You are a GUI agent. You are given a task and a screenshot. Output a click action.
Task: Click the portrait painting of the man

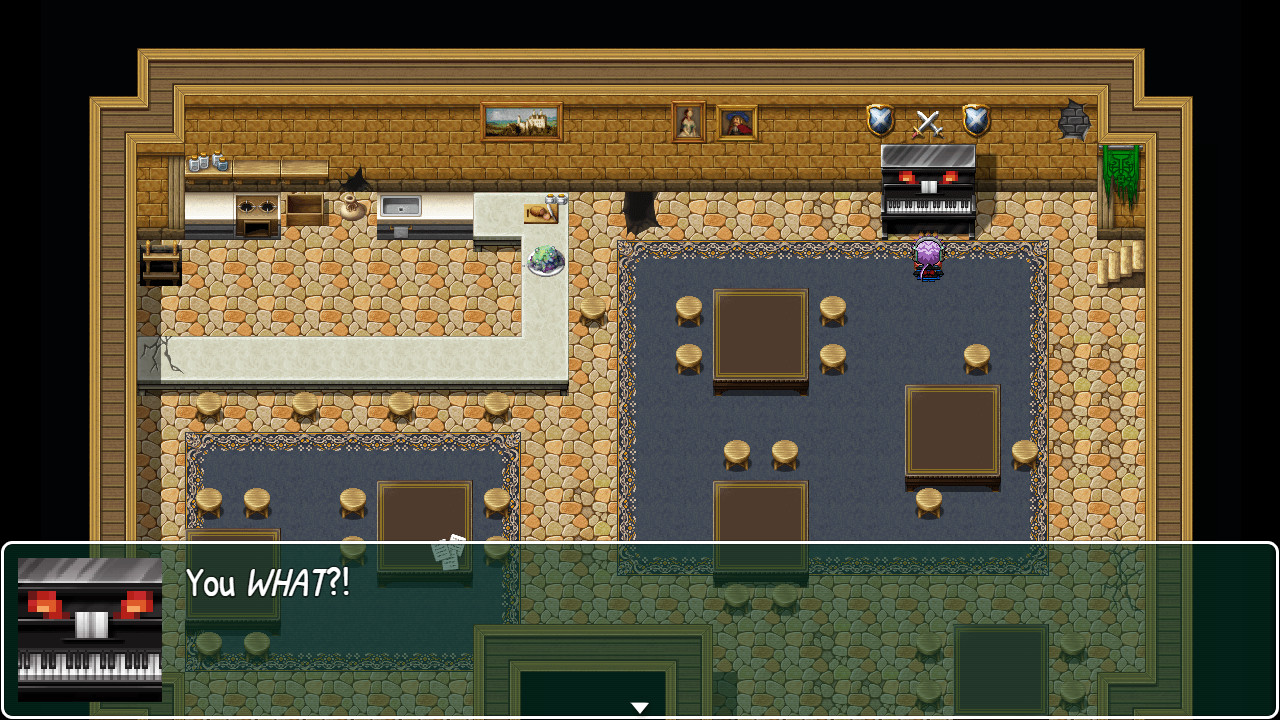(737, 123)
